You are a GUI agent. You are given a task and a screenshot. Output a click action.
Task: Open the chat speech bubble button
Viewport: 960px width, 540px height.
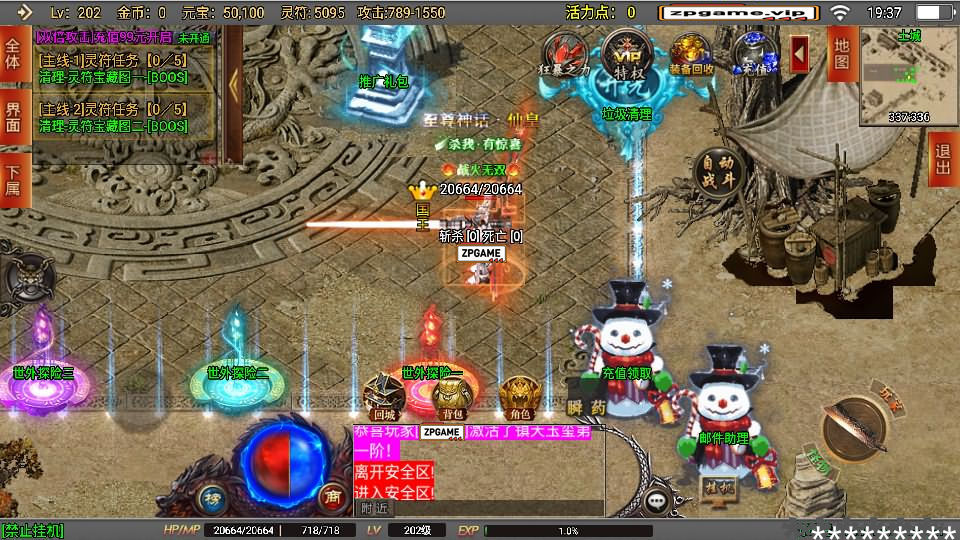pos(657,499)
